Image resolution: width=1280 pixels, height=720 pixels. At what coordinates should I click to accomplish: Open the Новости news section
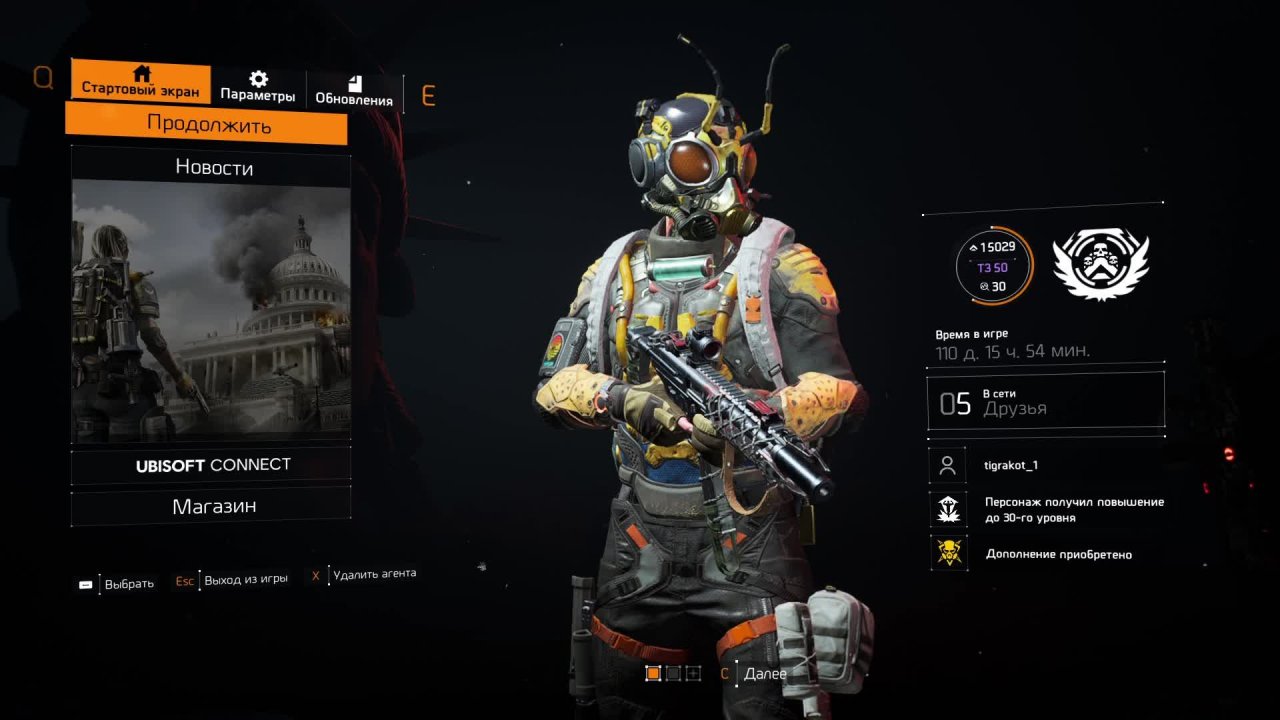tap(213, 167)
